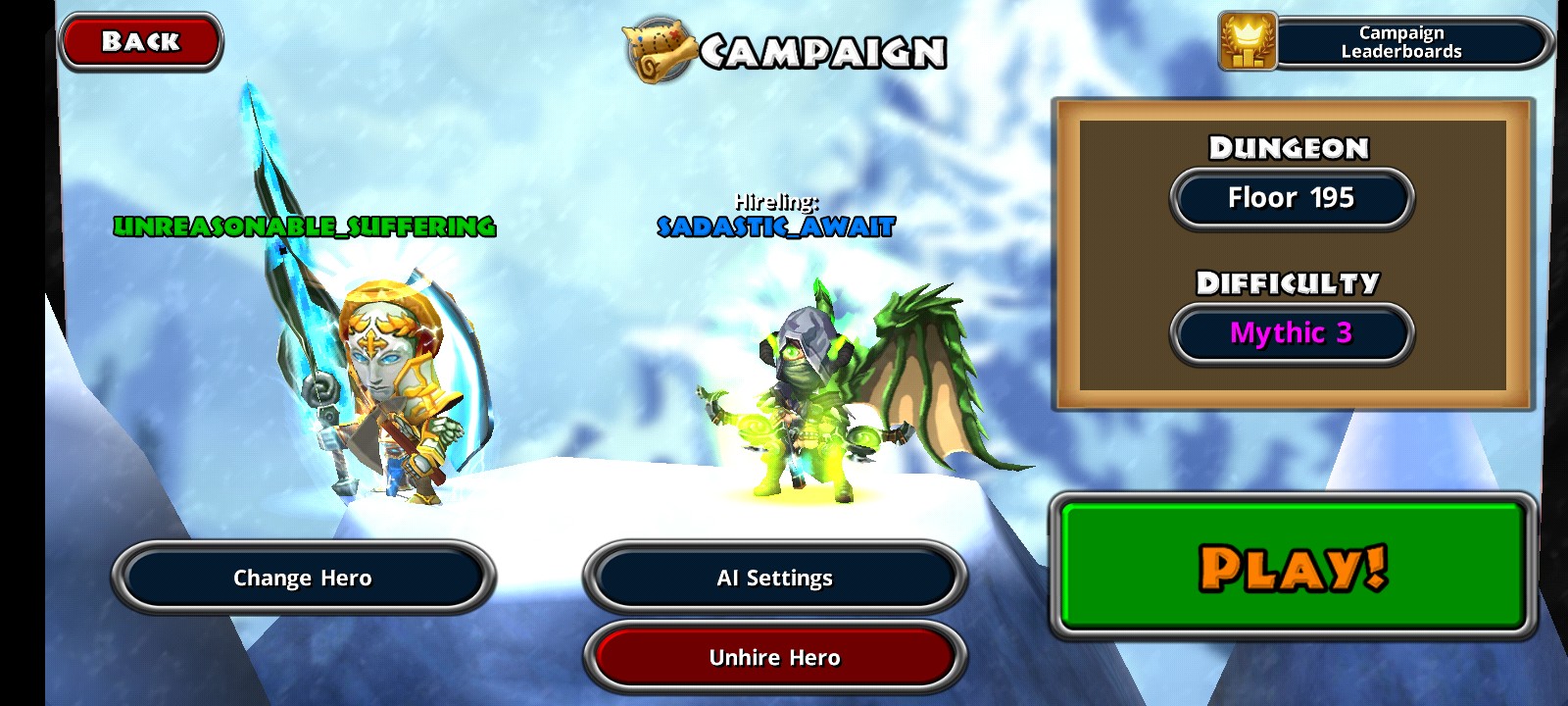Select the Floor 195 dungeon selector
1568x706 pixels.
(x=1291, y=198)
